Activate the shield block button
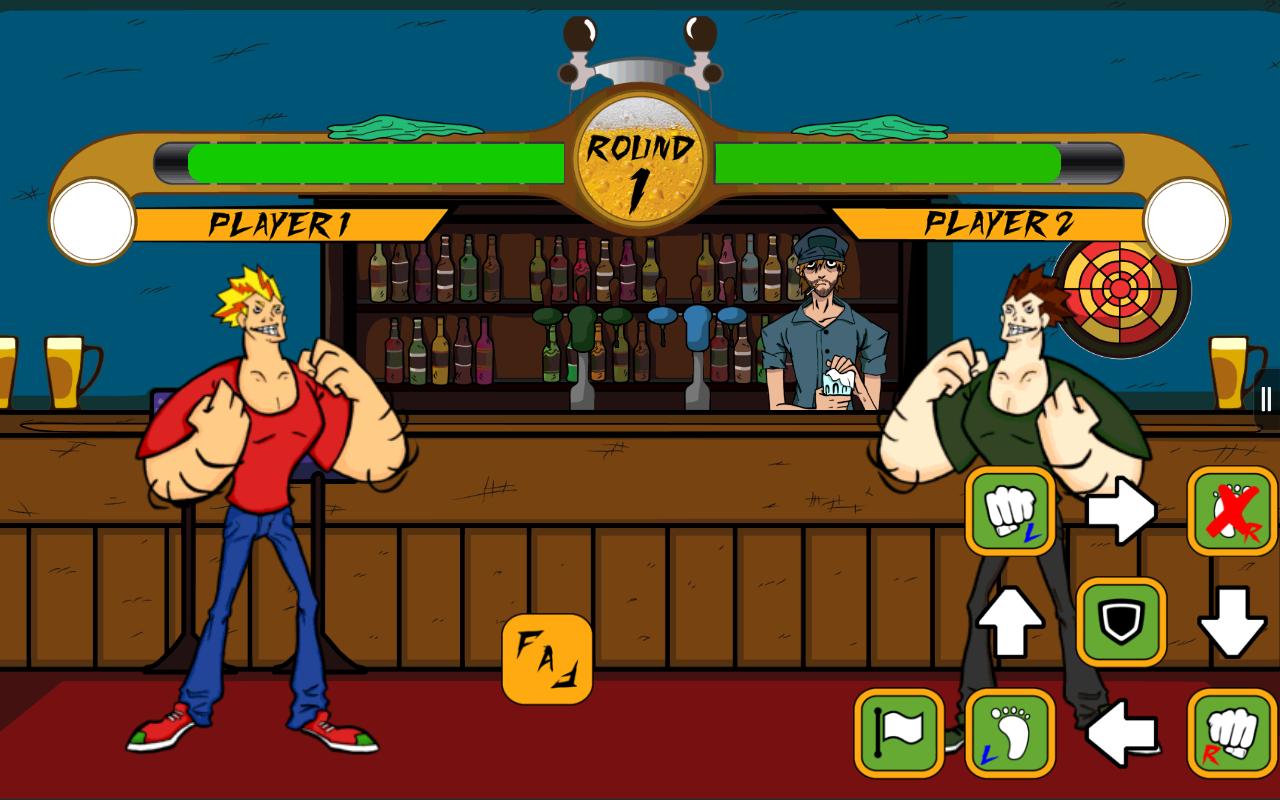 [1121, 622]
